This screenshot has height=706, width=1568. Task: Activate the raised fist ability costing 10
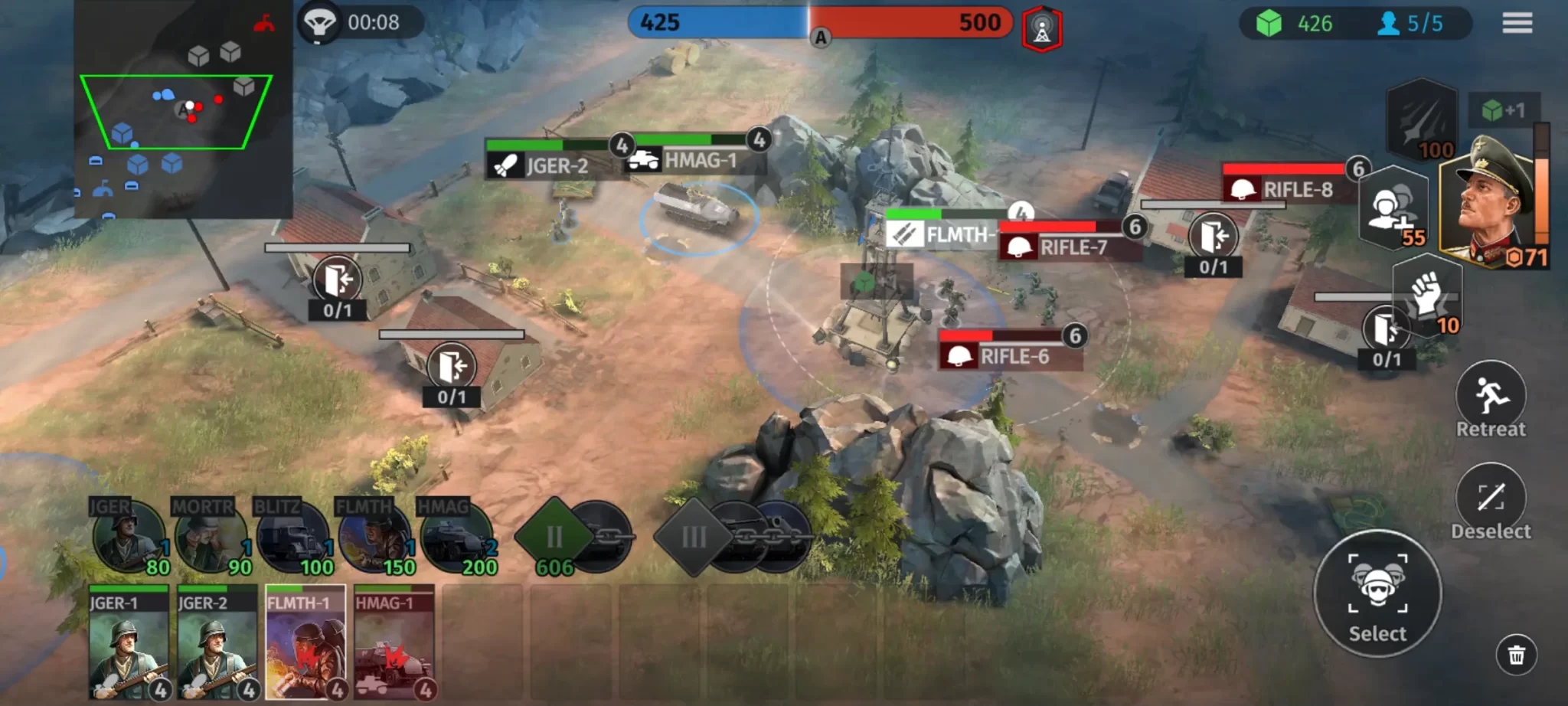(1427, 296)
